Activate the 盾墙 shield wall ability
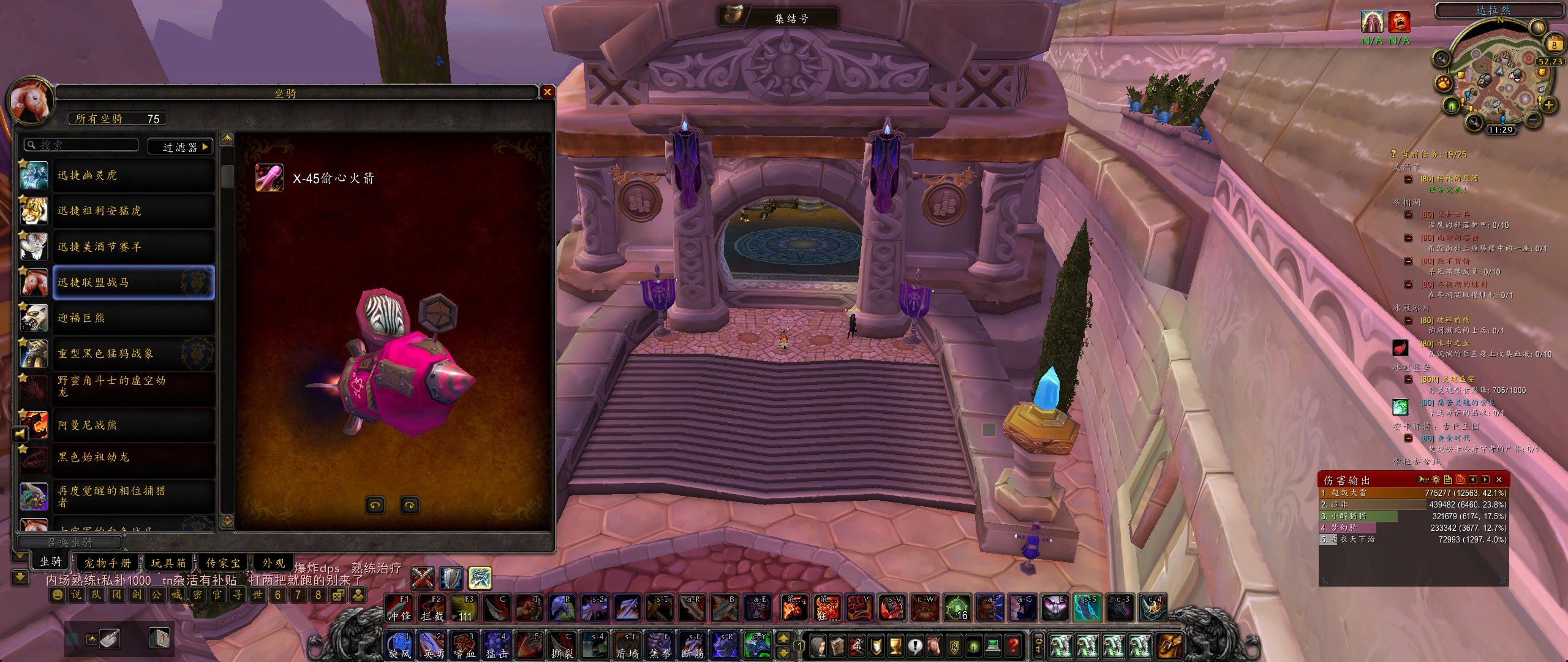Screen dimensions: 1568x662 pos(627,646)
